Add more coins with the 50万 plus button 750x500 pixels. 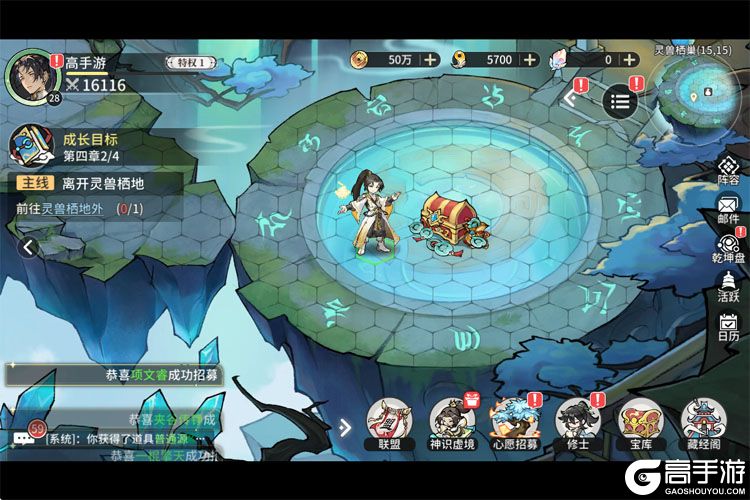pos(430,60)
